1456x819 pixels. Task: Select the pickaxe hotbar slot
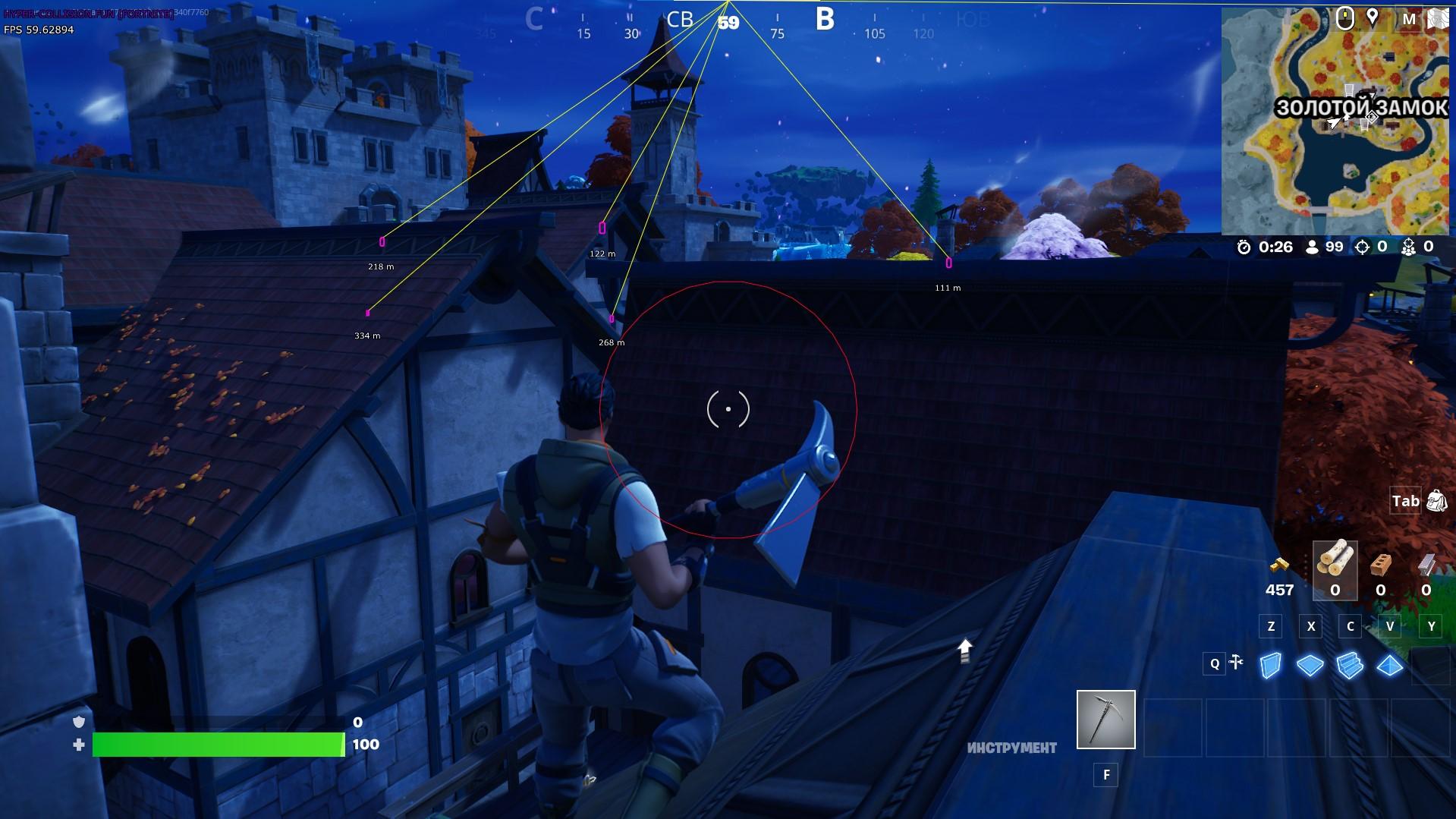point(1105,719)
